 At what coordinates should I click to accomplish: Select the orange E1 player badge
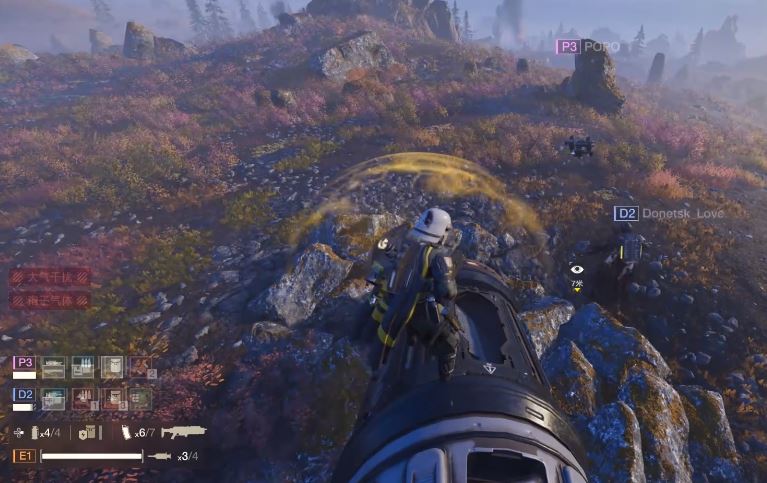pyautogui.click(x=24, y=456)
